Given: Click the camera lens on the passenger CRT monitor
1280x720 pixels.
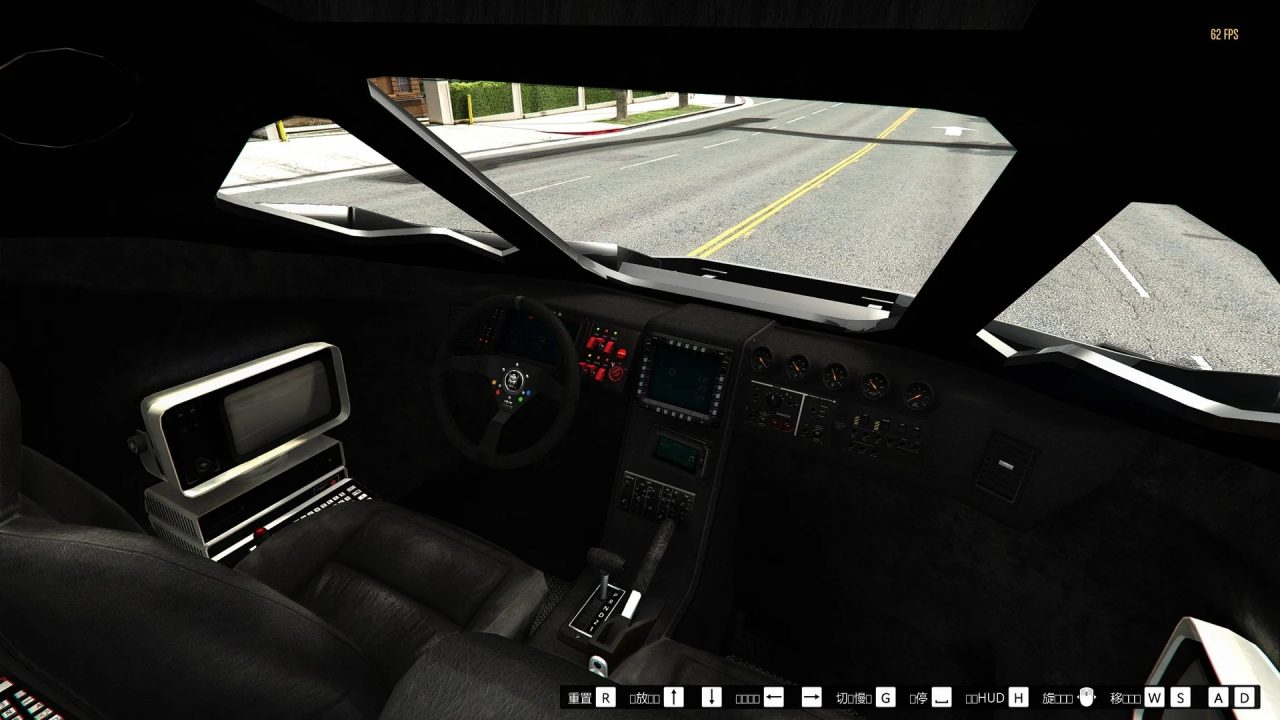Looking at the screenshot, I should point(202,464).
